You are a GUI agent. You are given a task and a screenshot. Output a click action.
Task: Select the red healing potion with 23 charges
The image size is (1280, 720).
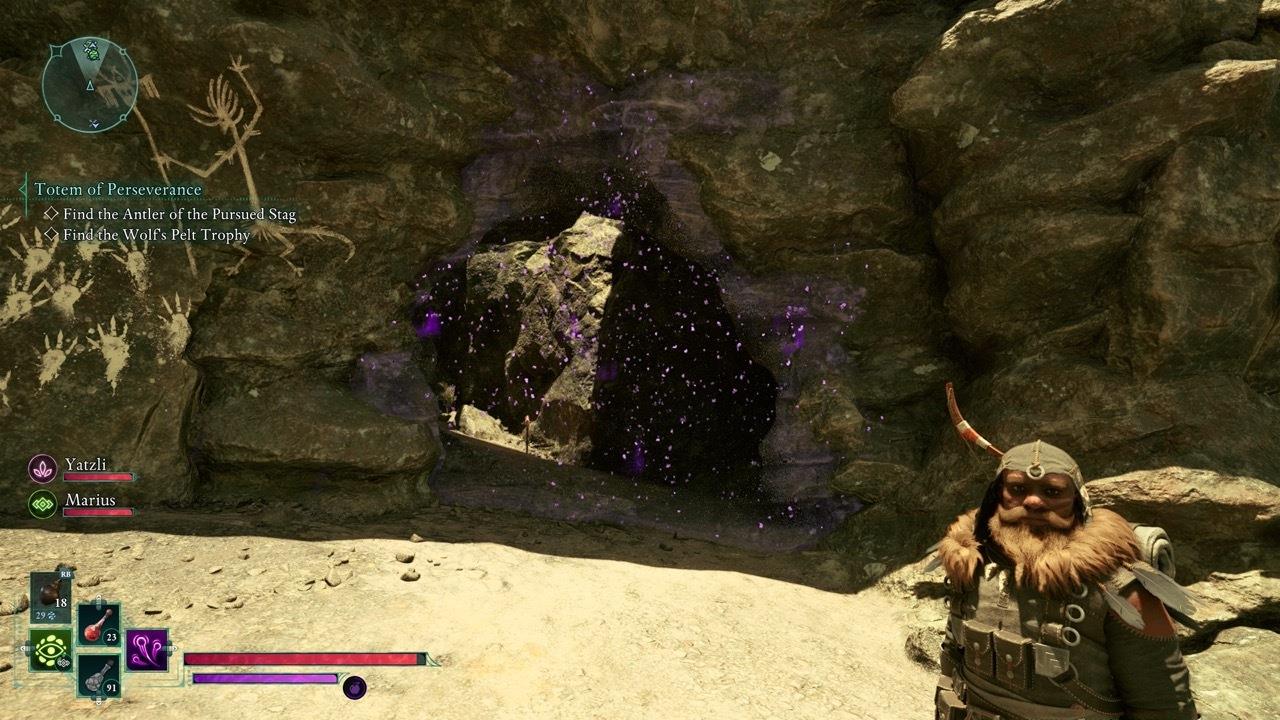(x=99, y=625)
